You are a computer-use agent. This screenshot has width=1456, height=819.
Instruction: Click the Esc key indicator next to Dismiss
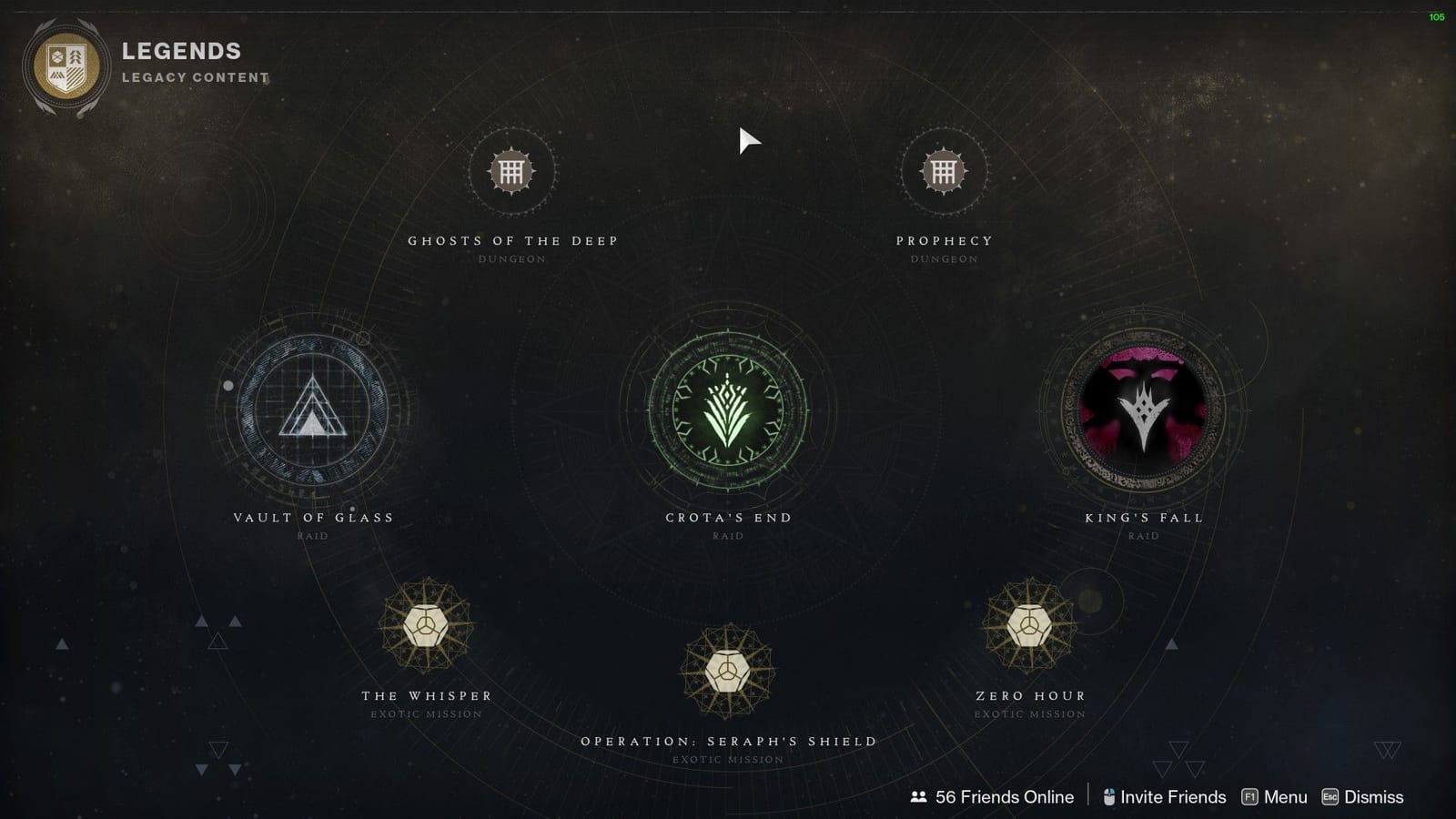1330,796
